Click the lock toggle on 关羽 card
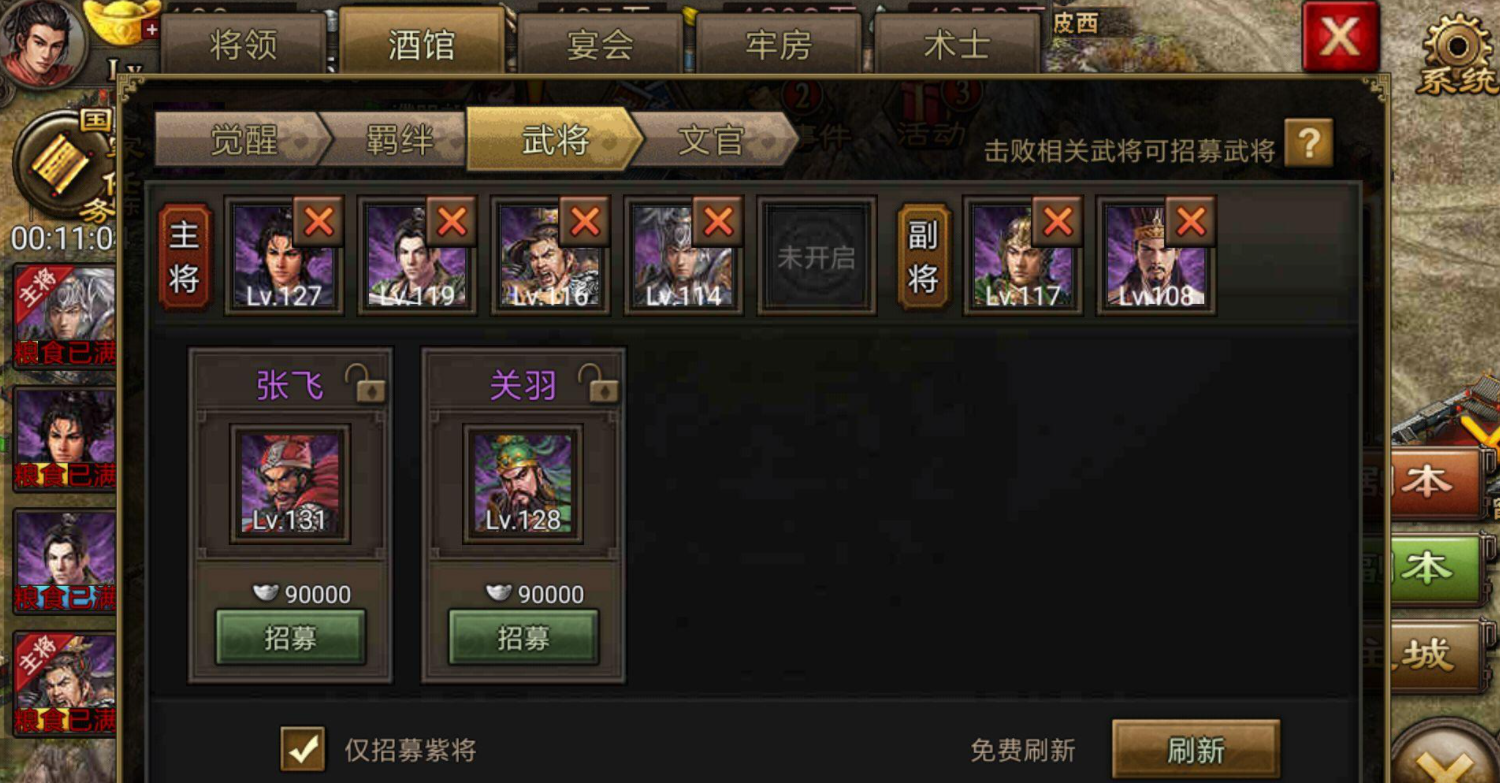This screenshot has width=1500, height=783. 597,383
